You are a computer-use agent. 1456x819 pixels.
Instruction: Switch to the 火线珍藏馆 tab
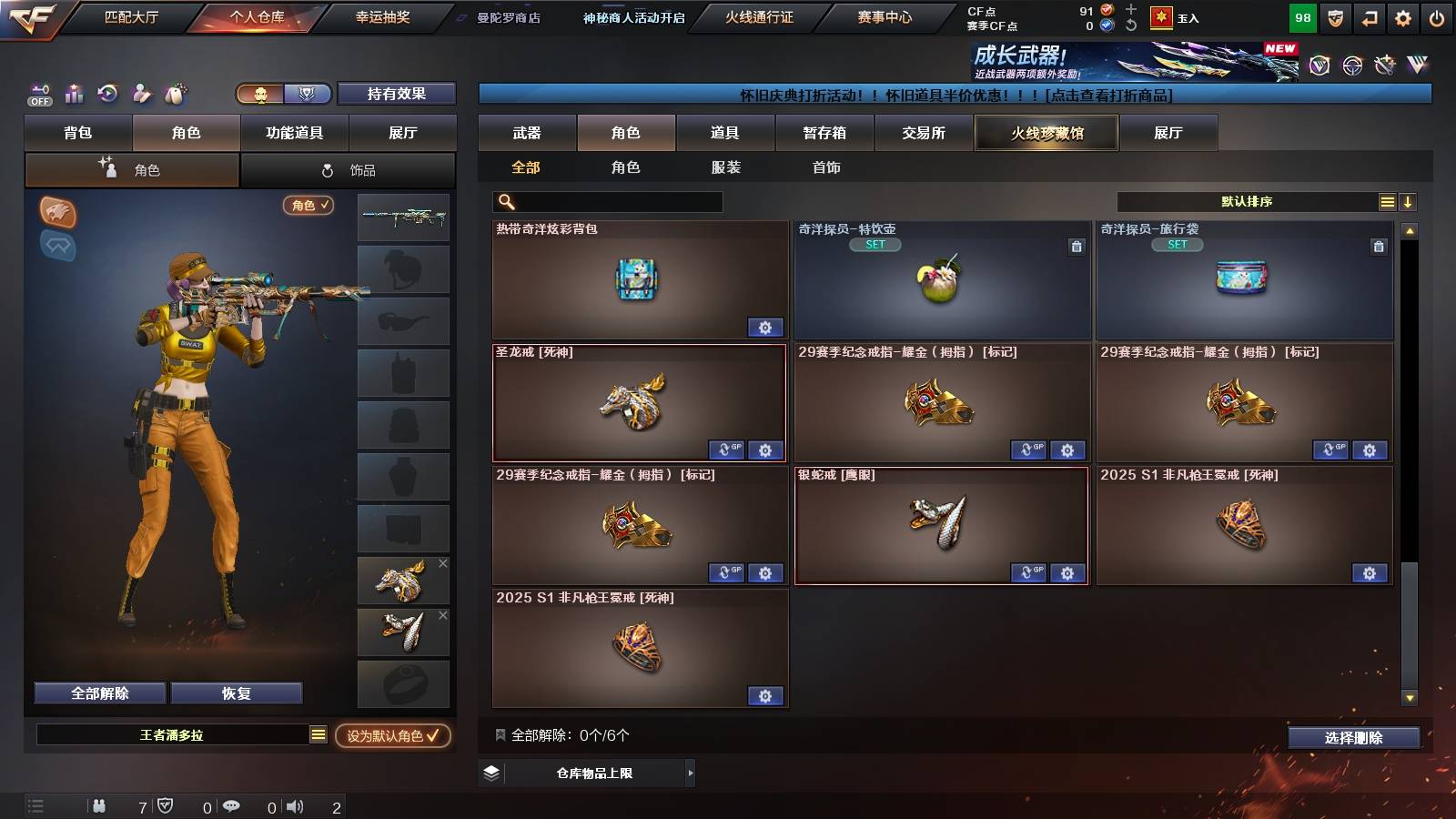pos(1046,133)
